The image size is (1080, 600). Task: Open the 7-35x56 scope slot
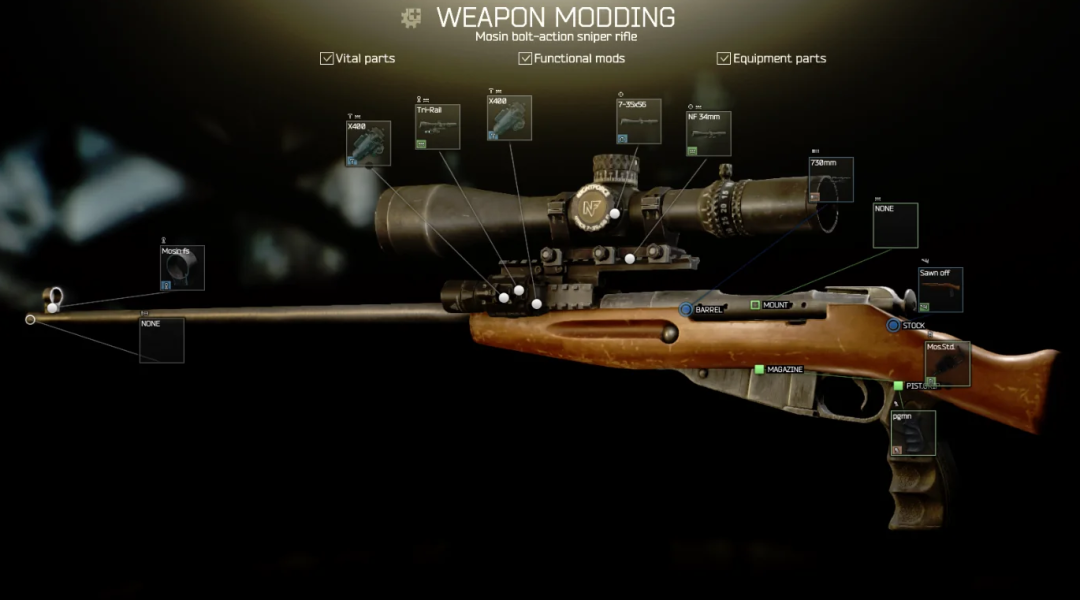click(x=638, y=121)
